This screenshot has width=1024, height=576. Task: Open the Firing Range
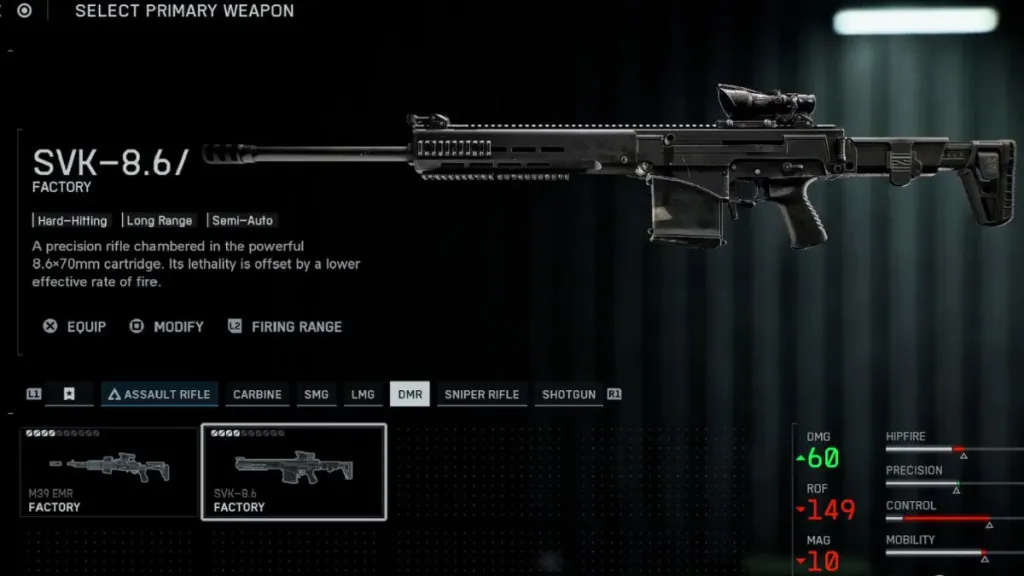point(285,327)
